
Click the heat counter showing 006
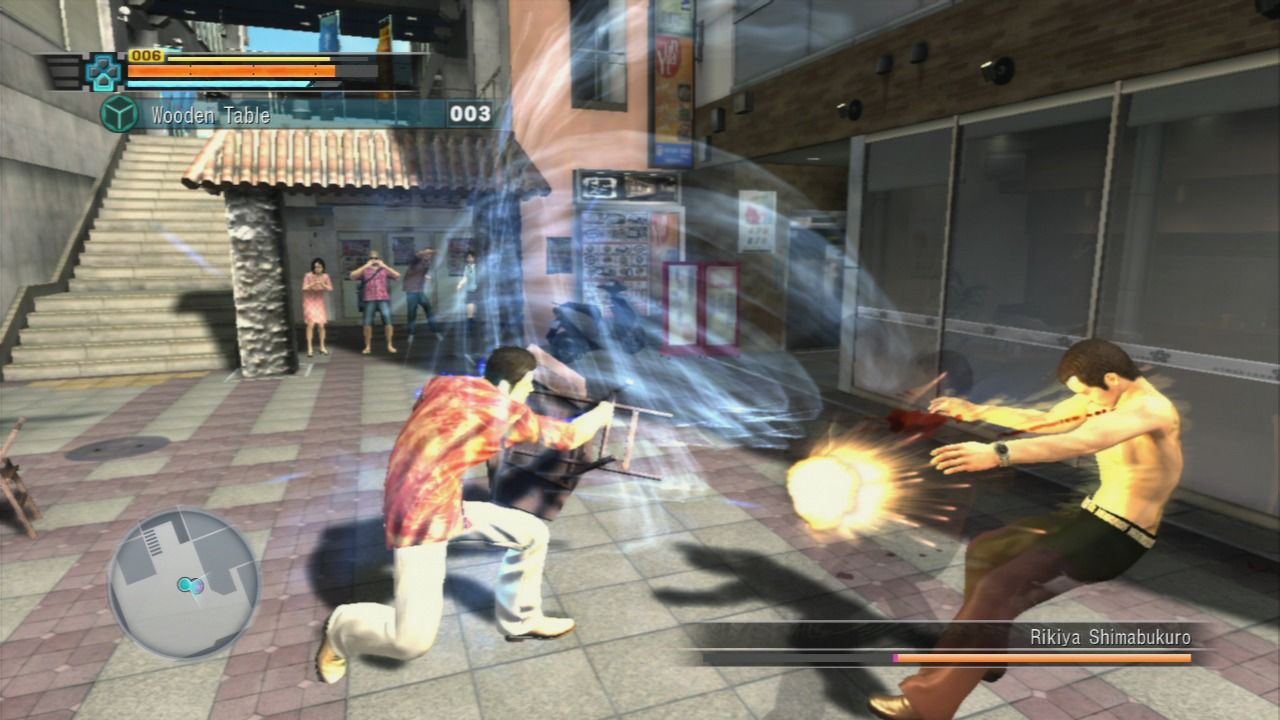tap(147, 57)
